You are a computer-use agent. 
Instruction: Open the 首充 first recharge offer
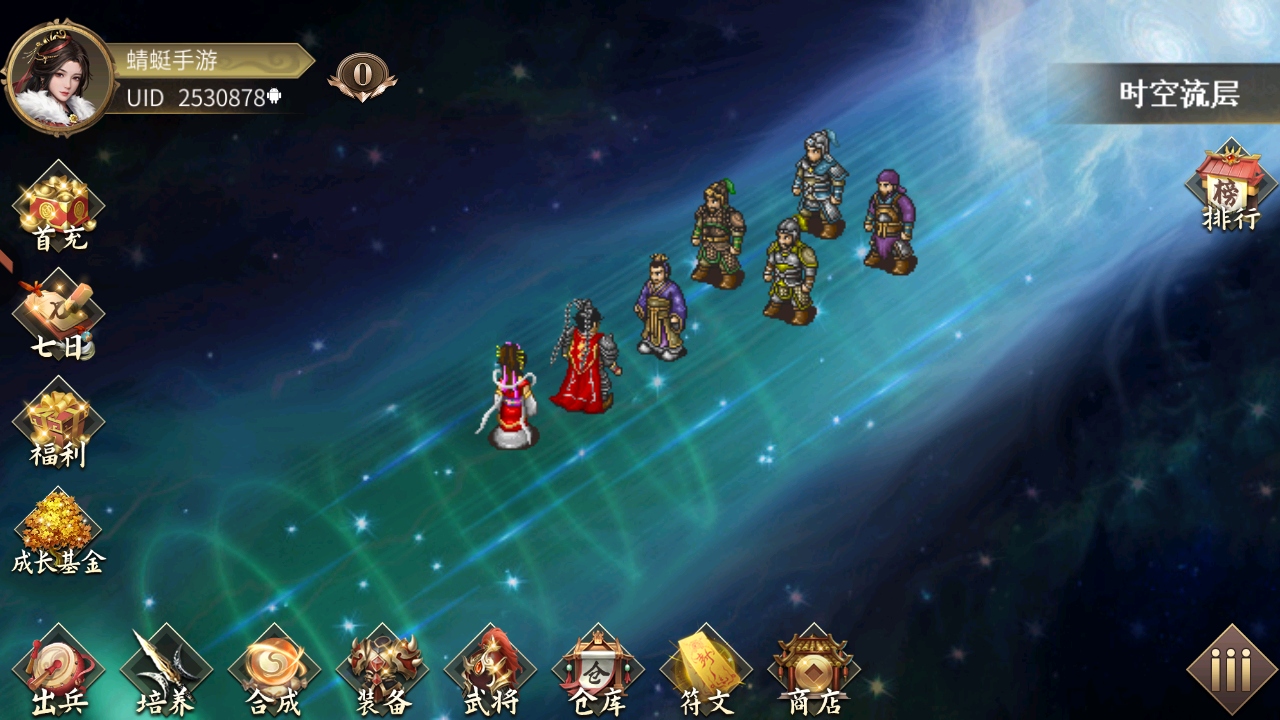(59, 210)
